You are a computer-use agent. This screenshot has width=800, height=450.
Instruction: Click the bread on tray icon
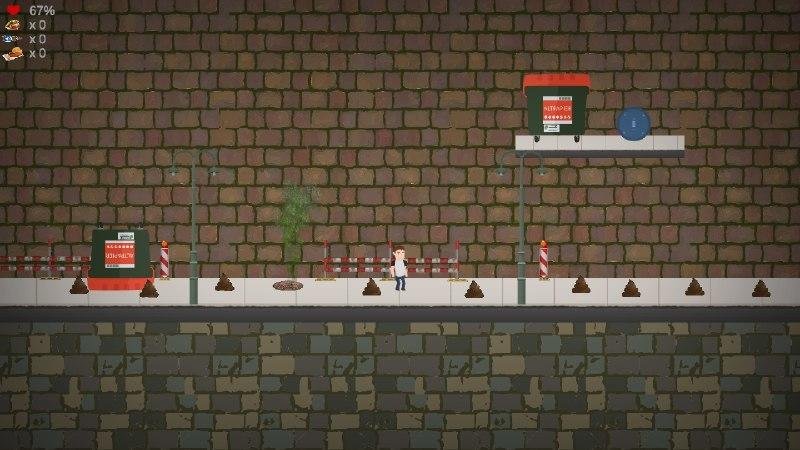tap(12, 54)
